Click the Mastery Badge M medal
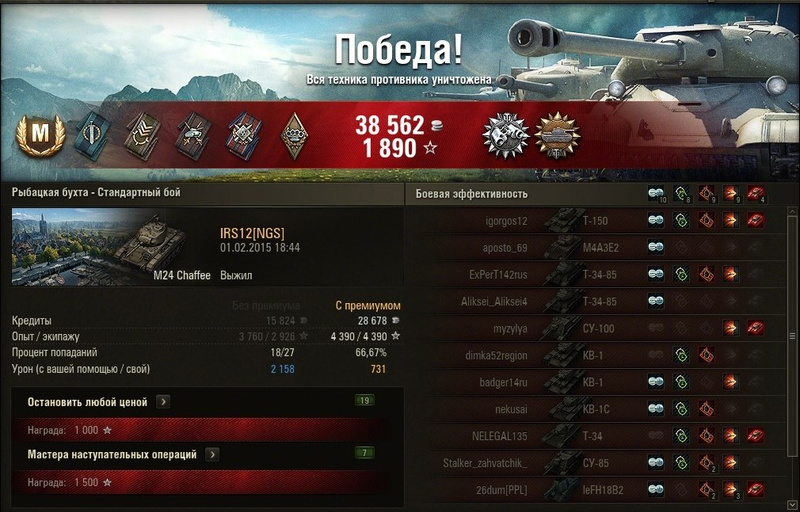The height and width of the screenshot is (512, 800). (x=41, y=133)
